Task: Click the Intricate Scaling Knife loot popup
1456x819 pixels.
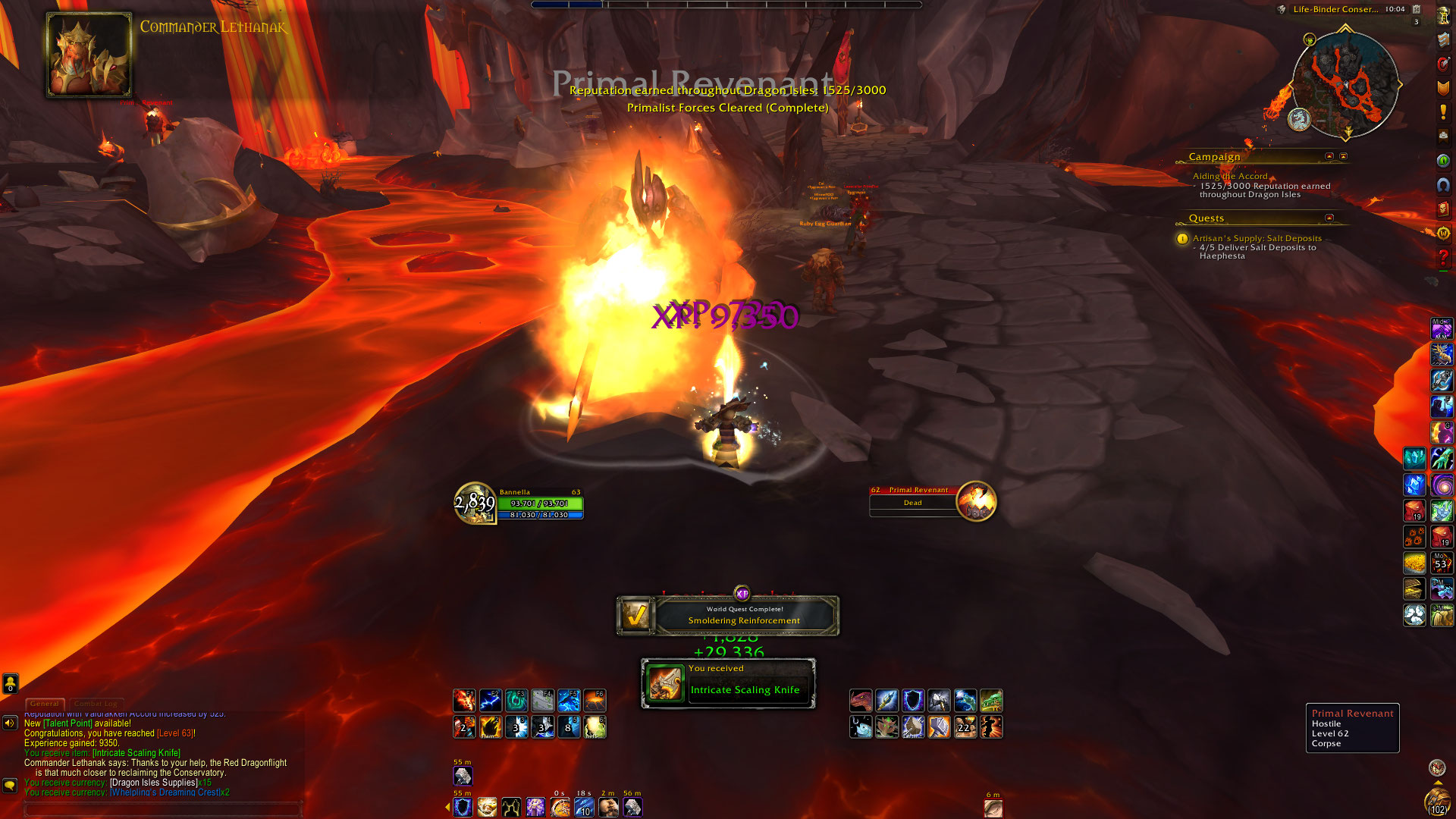Action: click(x=729, y=683)
